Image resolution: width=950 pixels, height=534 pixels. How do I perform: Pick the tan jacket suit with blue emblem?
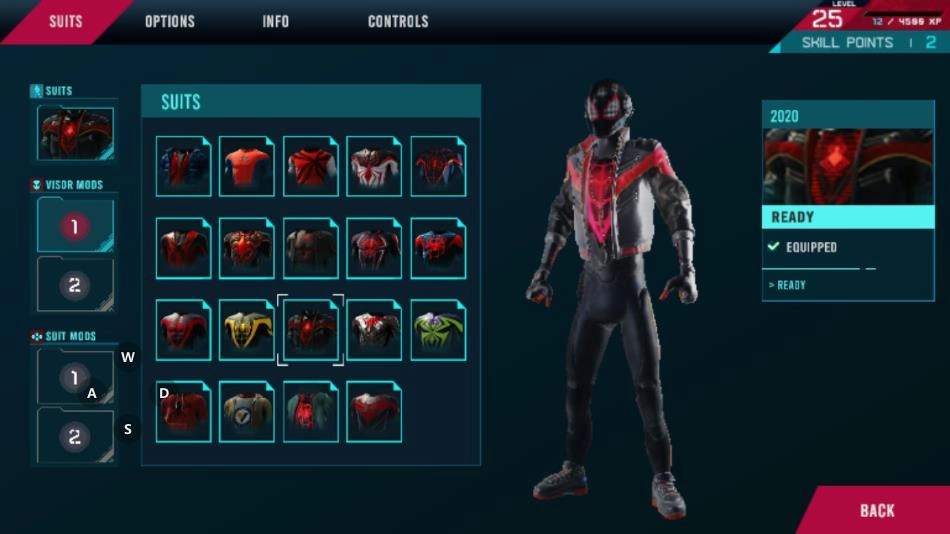tap(246, 412)
